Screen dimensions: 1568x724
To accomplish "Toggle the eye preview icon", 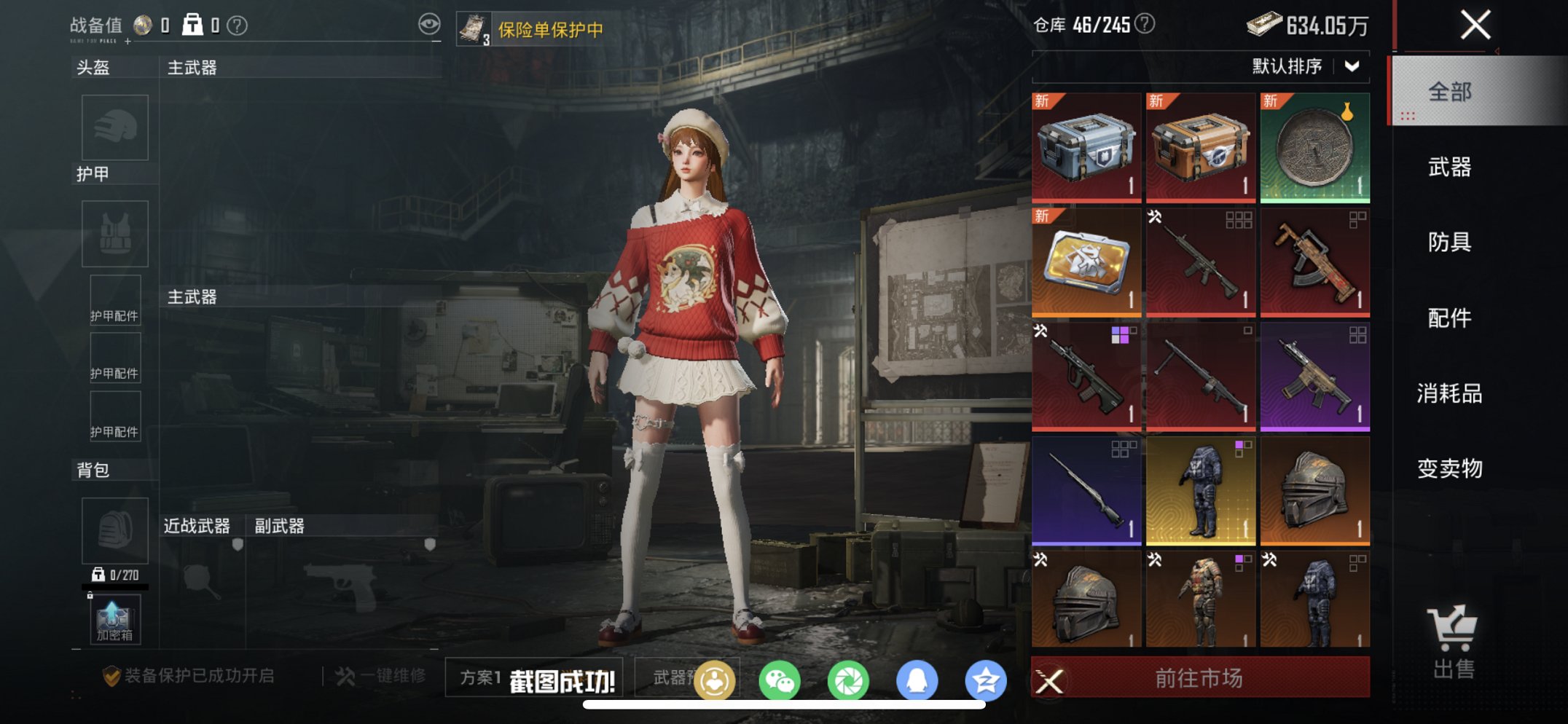I will [431, 23].
